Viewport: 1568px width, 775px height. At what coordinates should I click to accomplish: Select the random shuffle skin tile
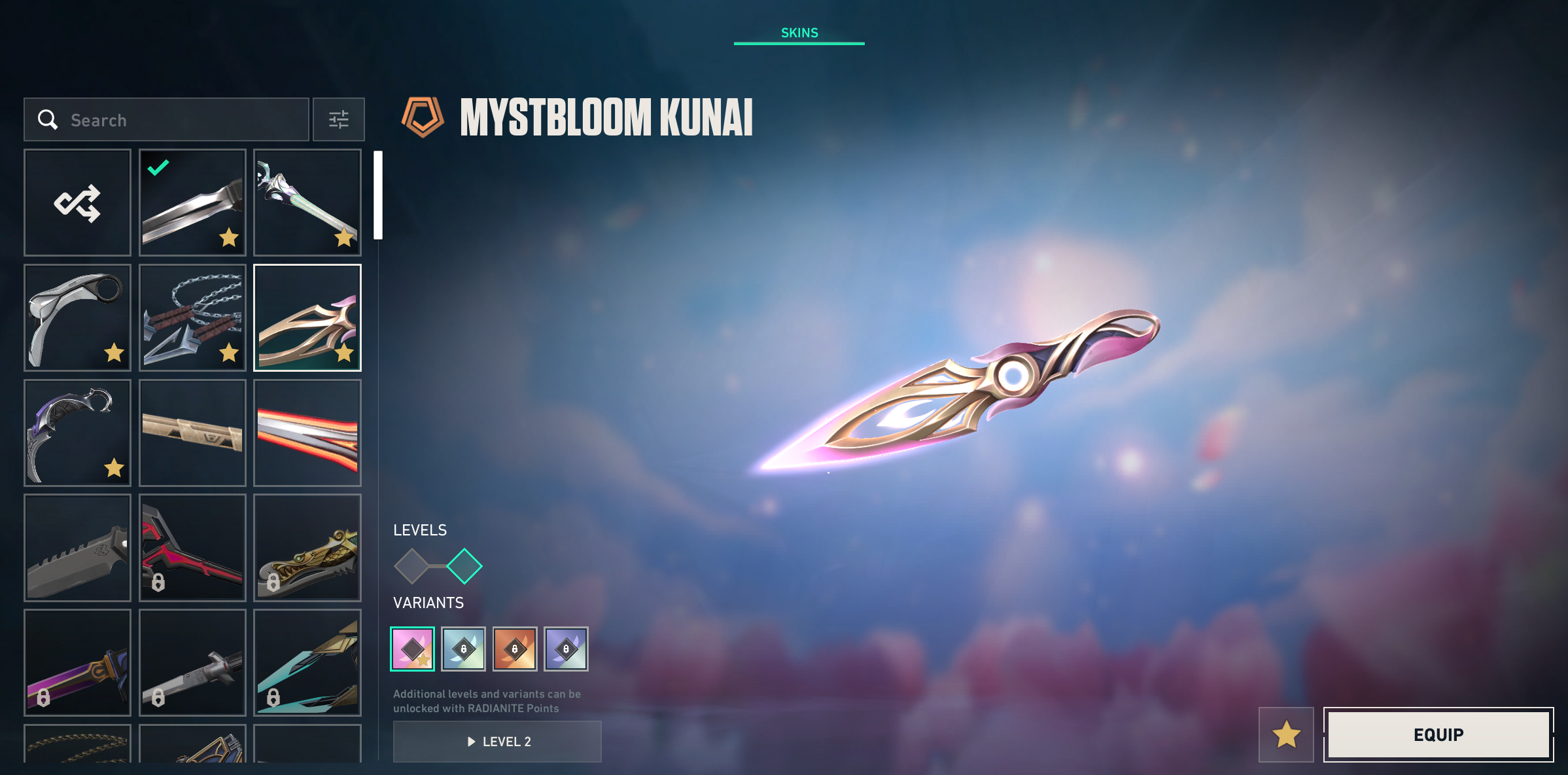click(77, 202)
